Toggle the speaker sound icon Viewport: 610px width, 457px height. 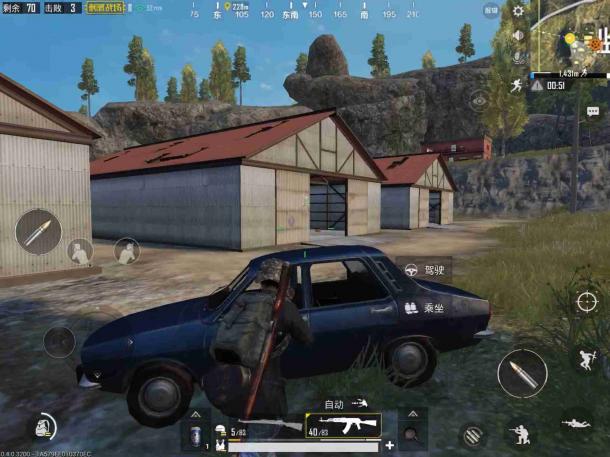[518, 35]
